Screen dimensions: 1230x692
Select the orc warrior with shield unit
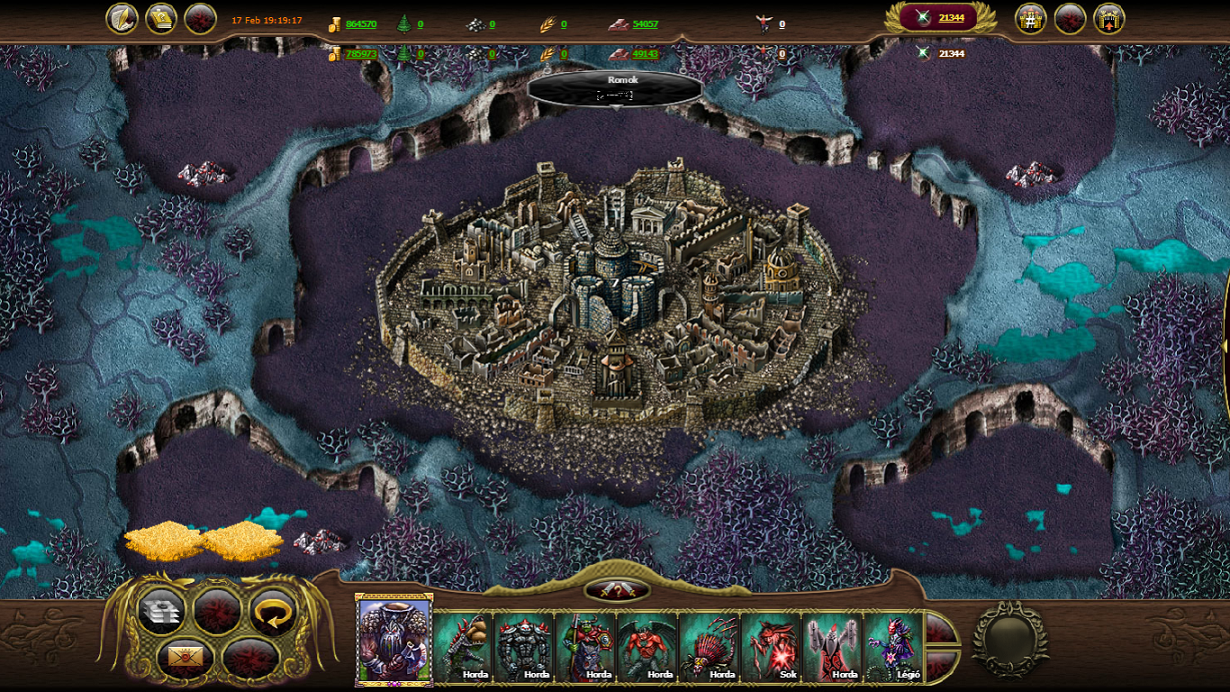pyautogui.click(x=586, y=647)
